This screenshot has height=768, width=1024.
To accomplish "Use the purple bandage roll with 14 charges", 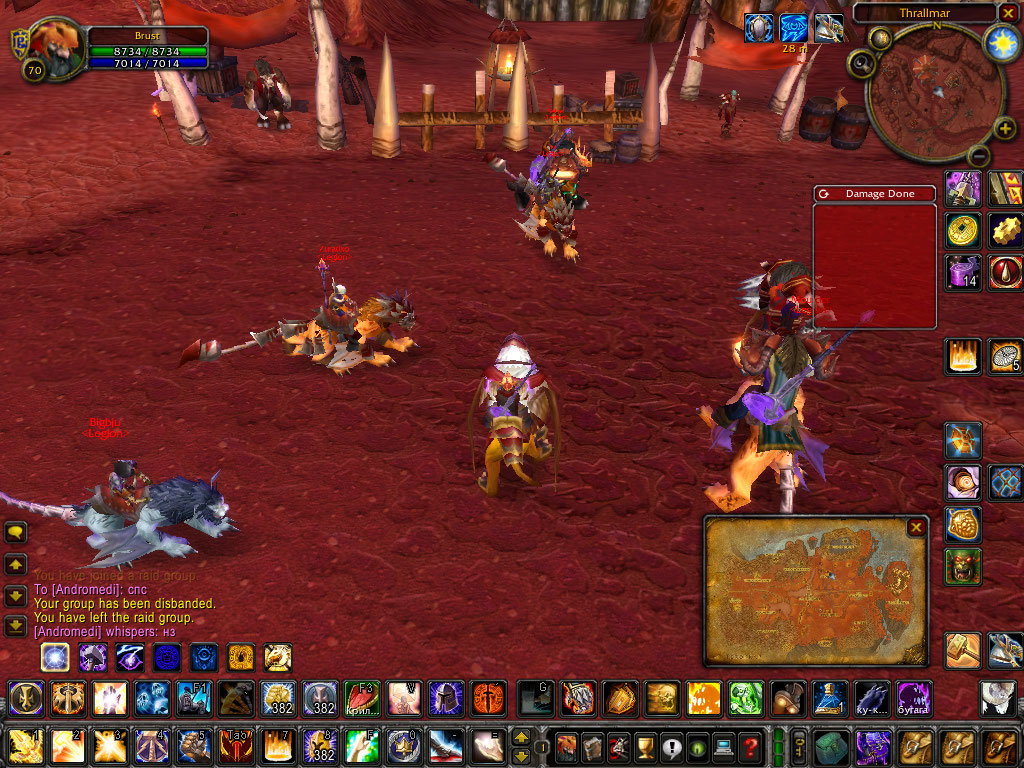I will pos(963,272).
